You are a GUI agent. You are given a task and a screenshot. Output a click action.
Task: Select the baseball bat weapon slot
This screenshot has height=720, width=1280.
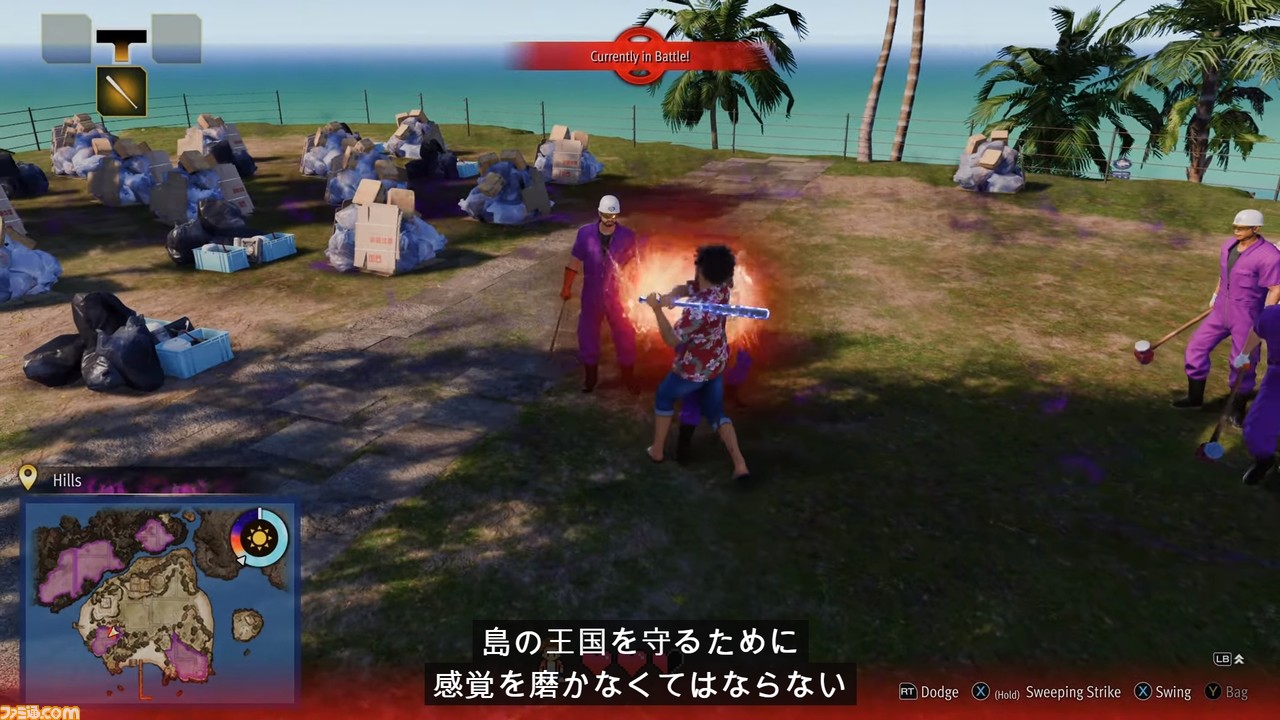[121, 92]
